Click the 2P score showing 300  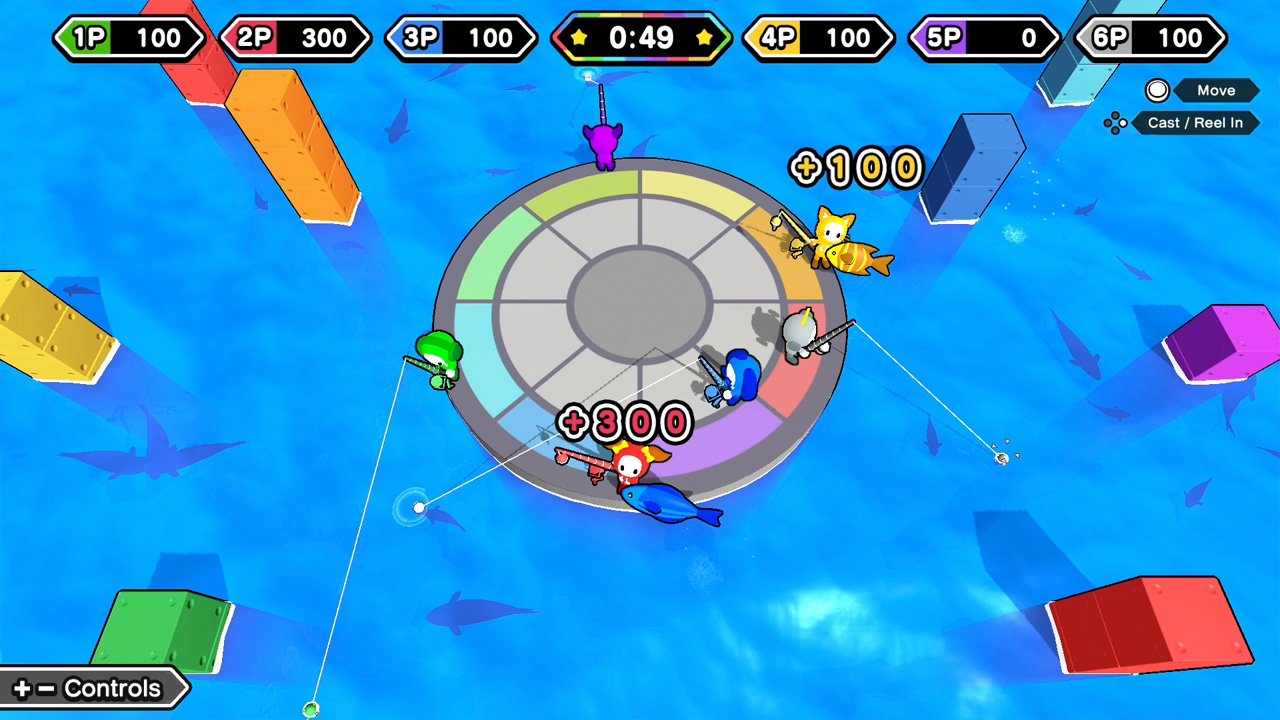tap(295, 38)
